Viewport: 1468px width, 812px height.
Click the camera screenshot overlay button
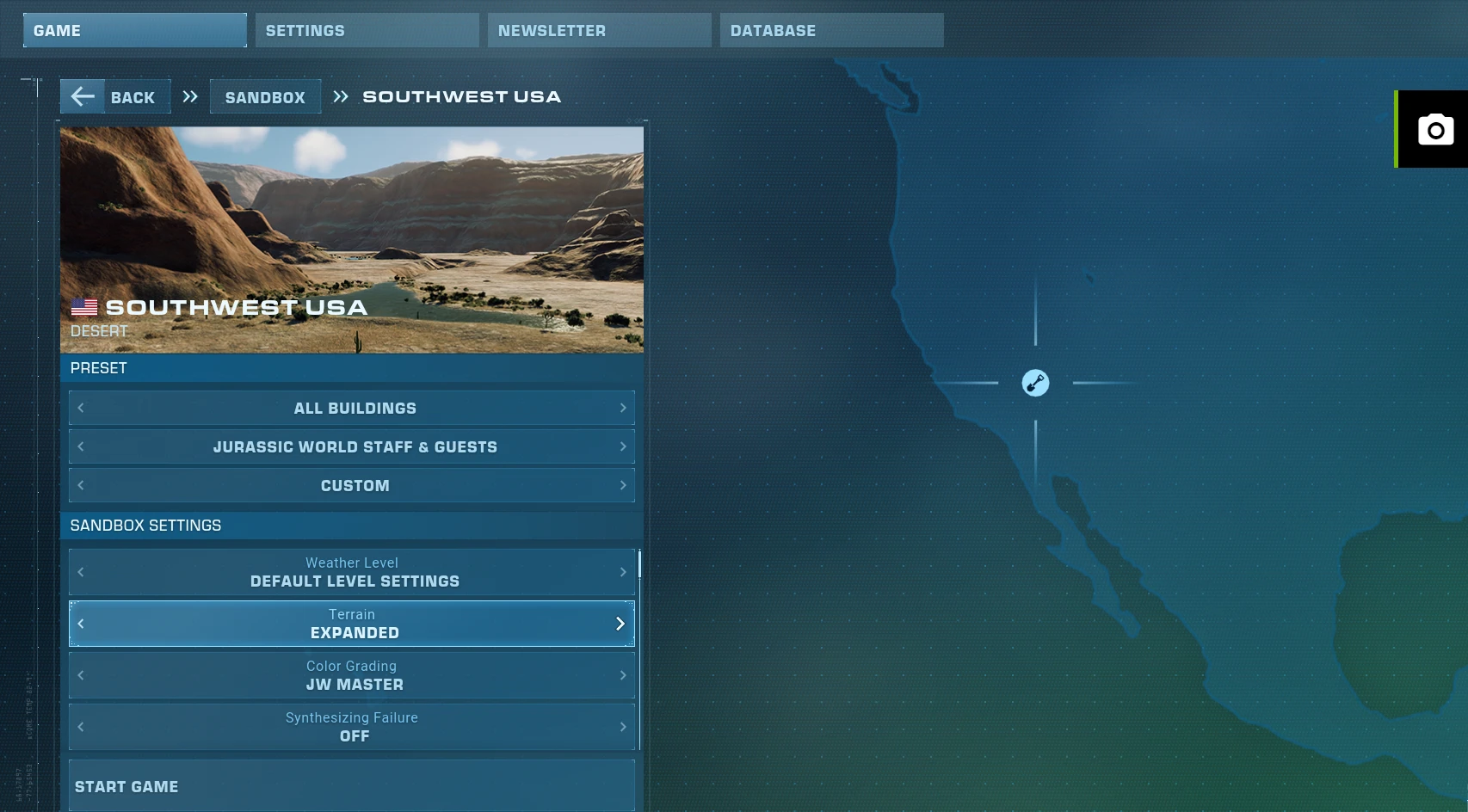point(1434,130)
